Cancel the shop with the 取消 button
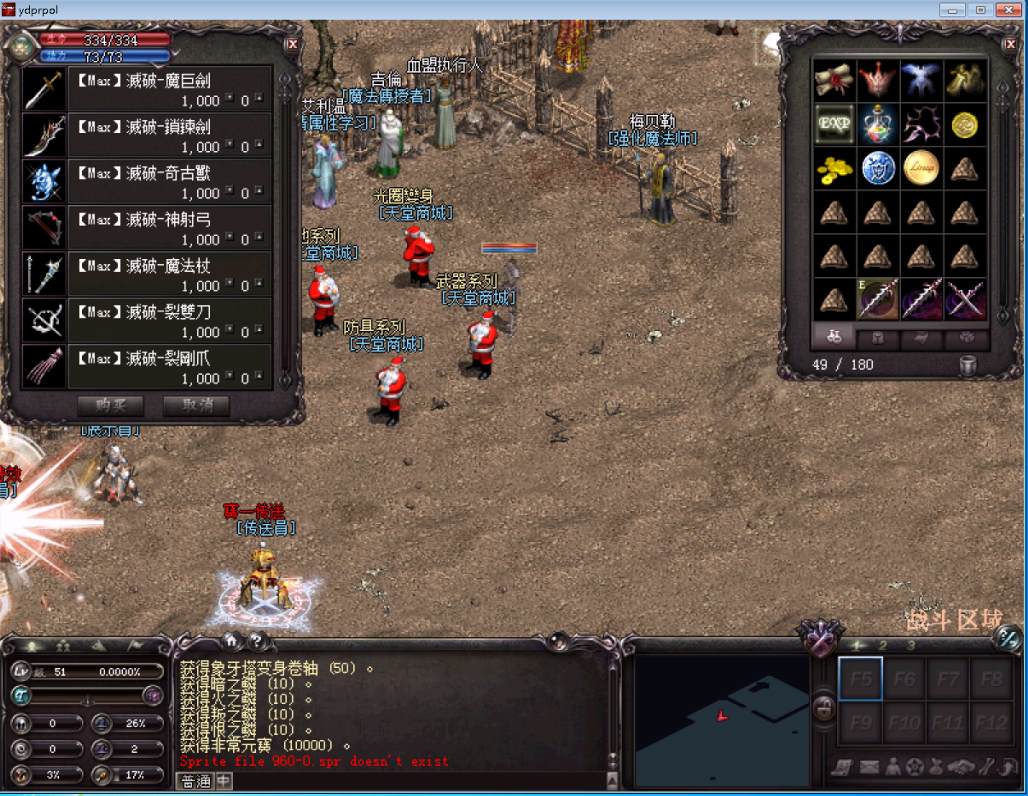Image resolution: width=1028 pixels, height=796 pixels. pyautogui.click(x=196, y=406)
